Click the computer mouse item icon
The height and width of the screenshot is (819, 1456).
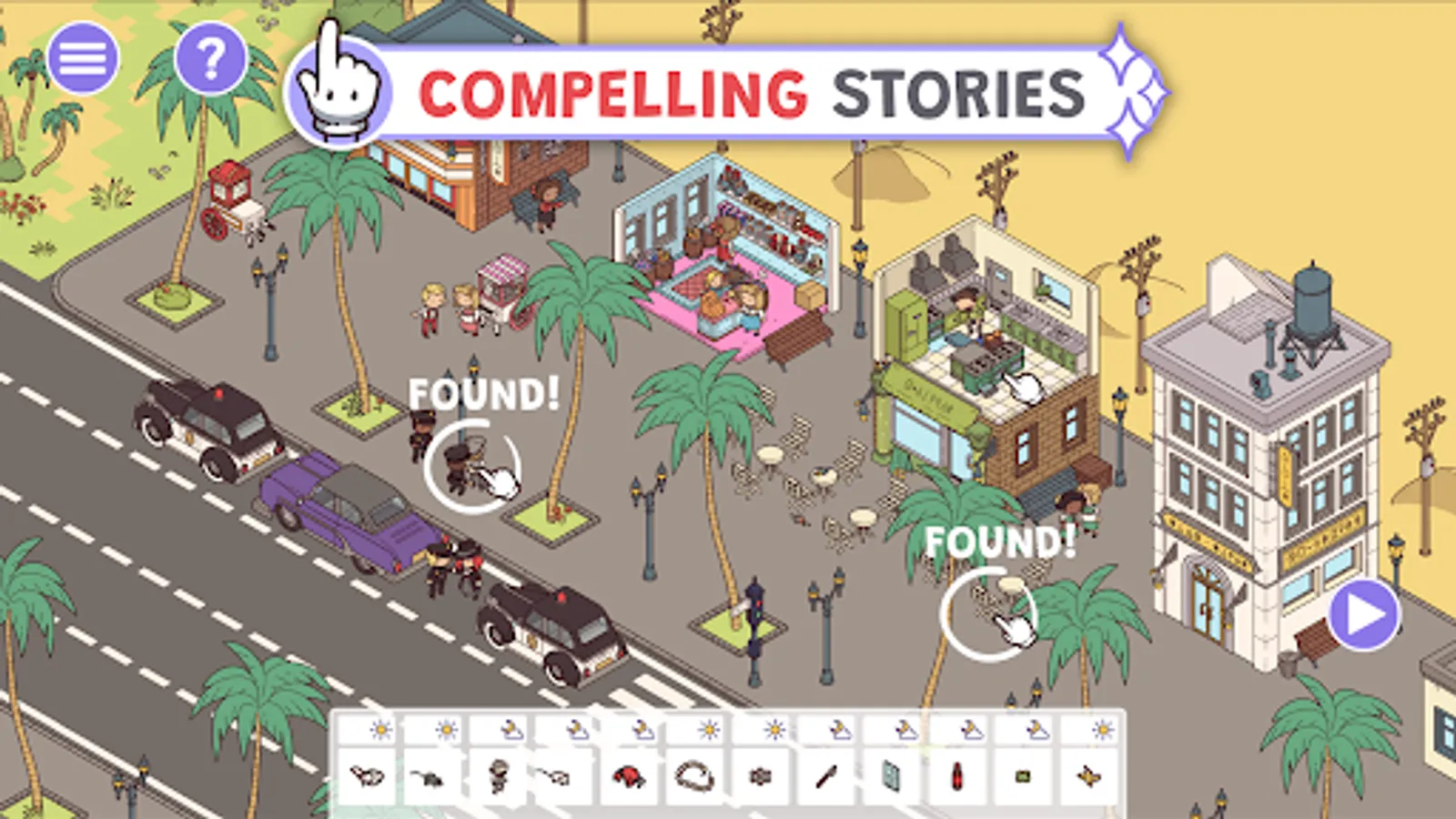click(555, 777)
